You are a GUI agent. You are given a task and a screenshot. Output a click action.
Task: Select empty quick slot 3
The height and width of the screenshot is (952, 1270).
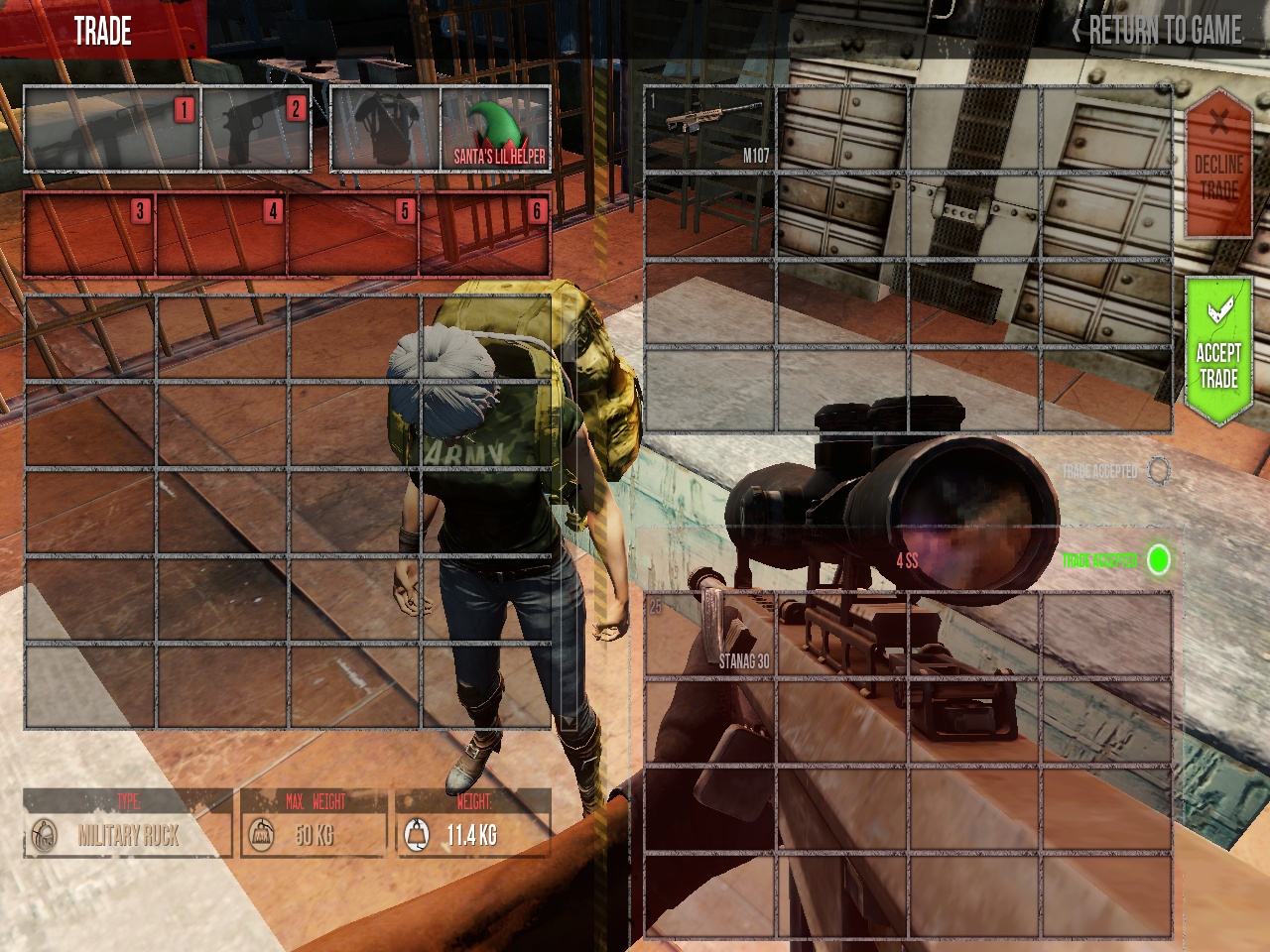pos(90,235)
